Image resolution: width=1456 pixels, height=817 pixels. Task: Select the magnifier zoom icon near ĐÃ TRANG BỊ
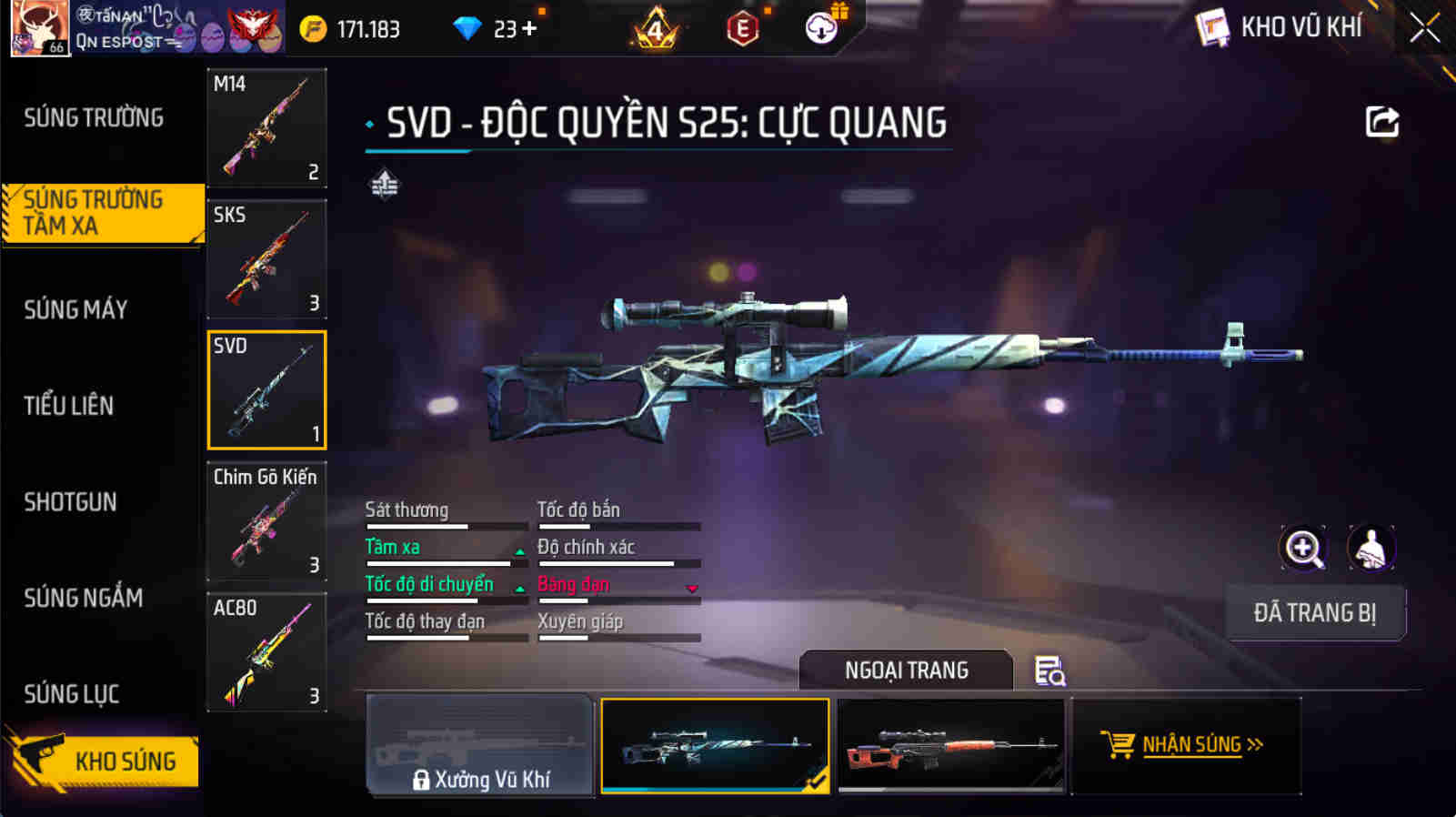pos(1304,548)
